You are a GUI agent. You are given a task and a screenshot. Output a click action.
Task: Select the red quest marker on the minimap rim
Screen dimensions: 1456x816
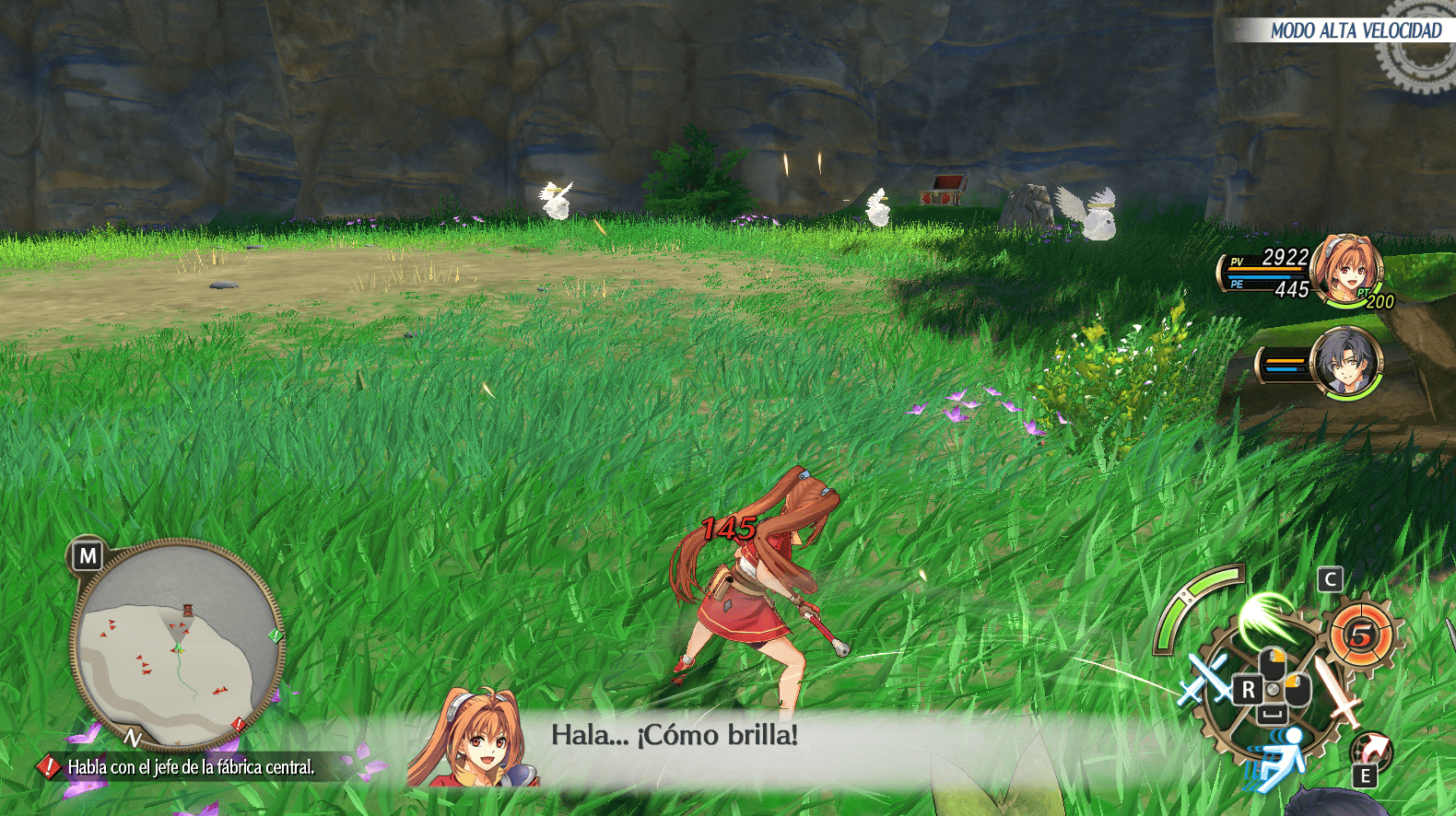(238, 724)
